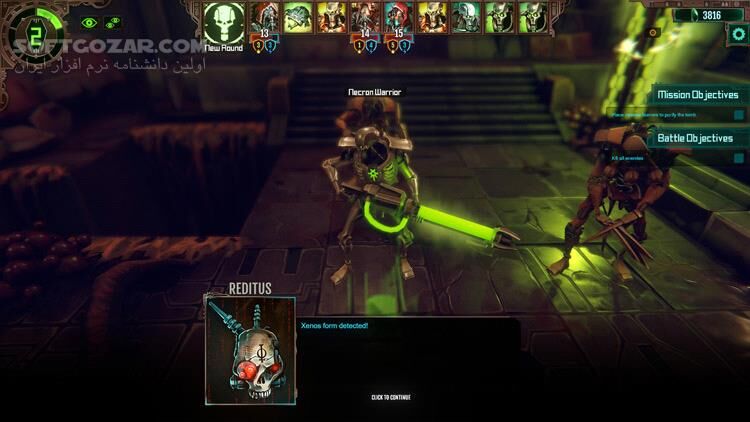Toggle the right green eye icon
This screenshot has height=422, width=750.
coord(113,22)
